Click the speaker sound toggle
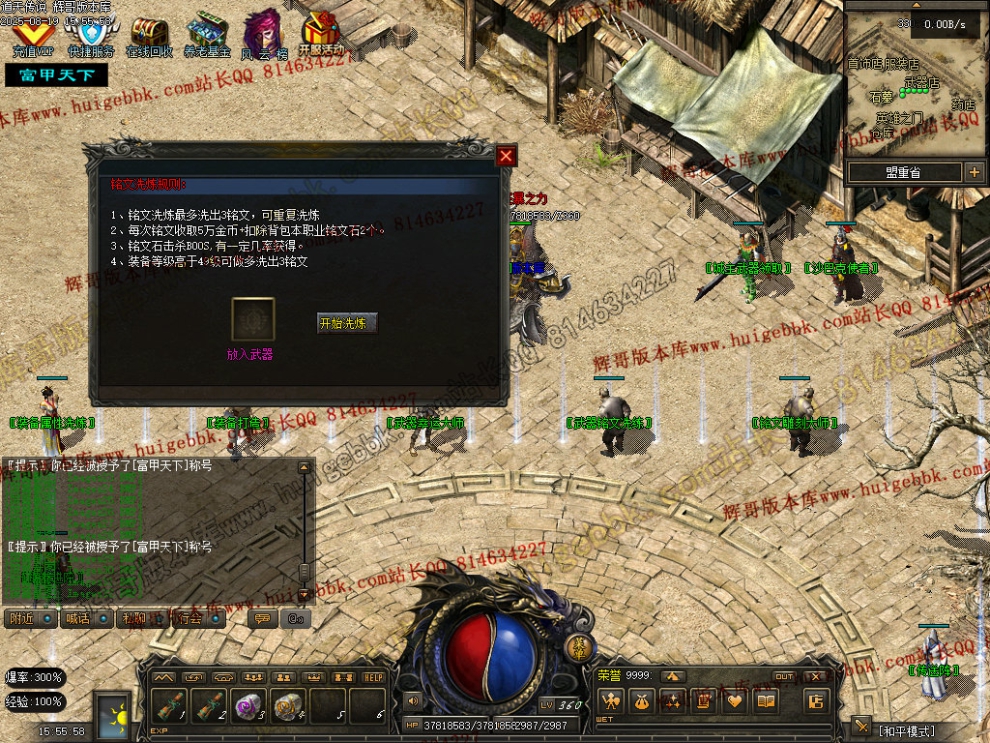This screenshot has height=743, width=990. [411, 701]
